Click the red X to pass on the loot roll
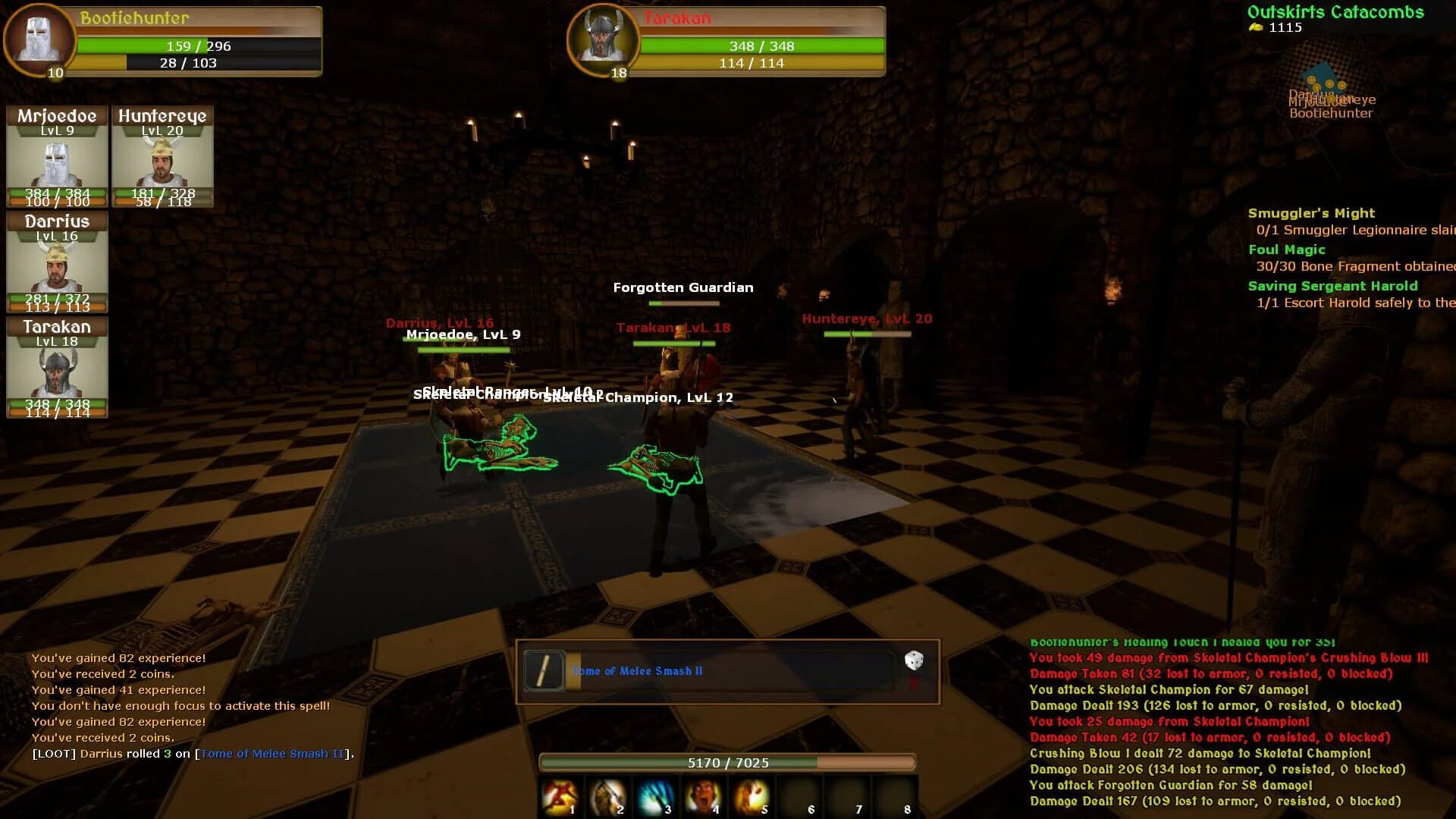This screenshot has width=1456, height=819. (915, 682)
